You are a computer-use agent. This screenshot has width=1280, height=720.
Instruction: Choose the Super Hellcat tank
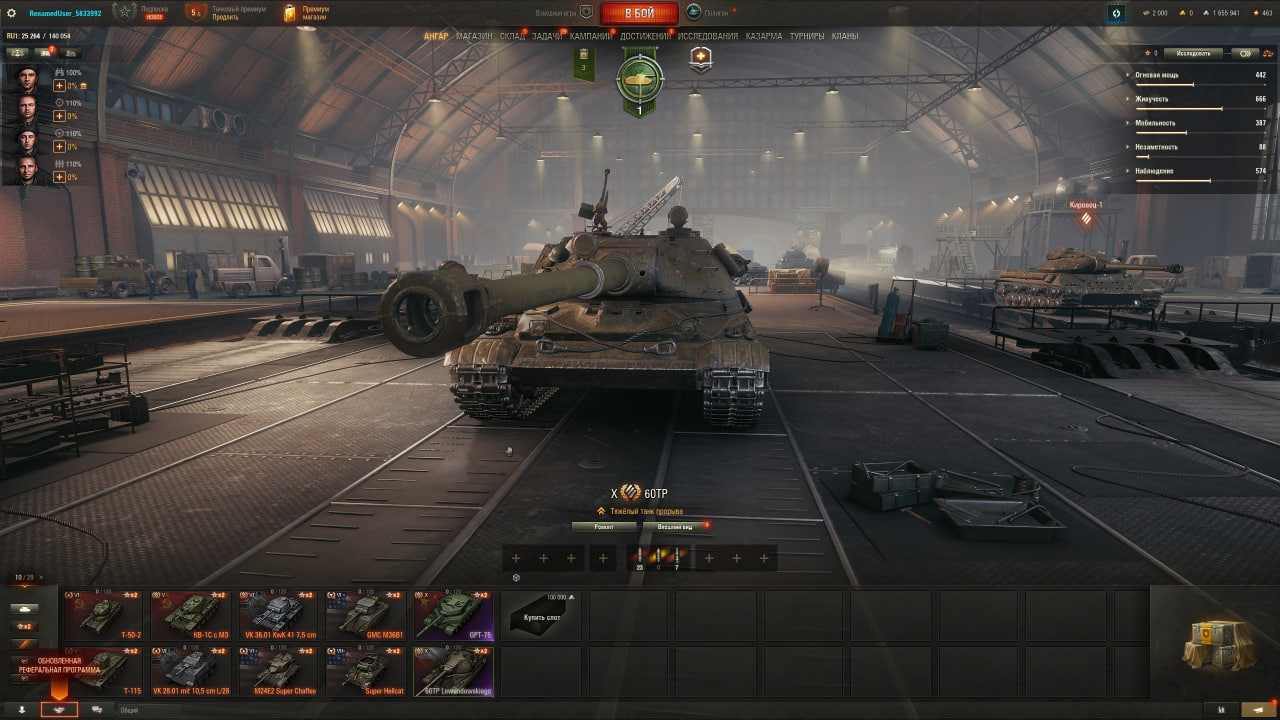pyautogui.click(x=366, y=671)
